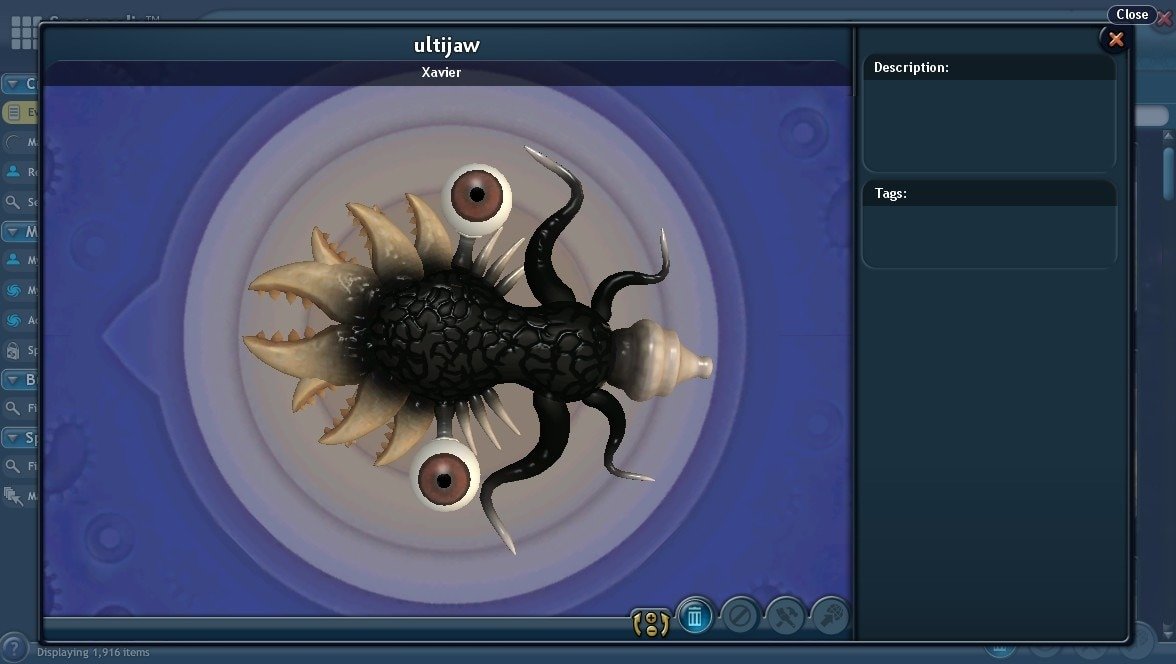Close the ultijaw creature card with the orange X

(1116, 39)
